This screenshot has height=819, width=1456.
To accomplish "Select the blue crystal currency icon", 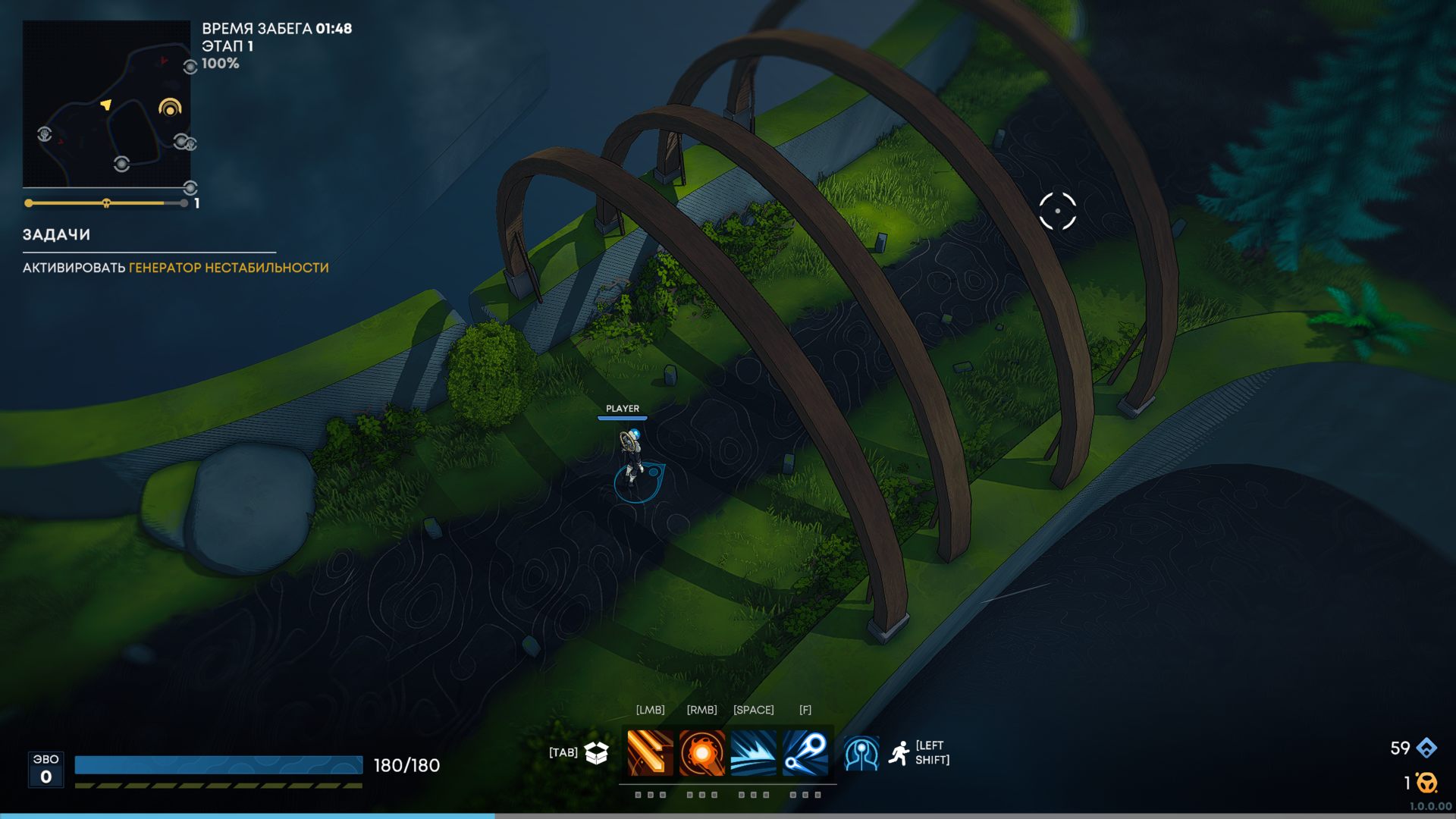I will [1426, 748].
